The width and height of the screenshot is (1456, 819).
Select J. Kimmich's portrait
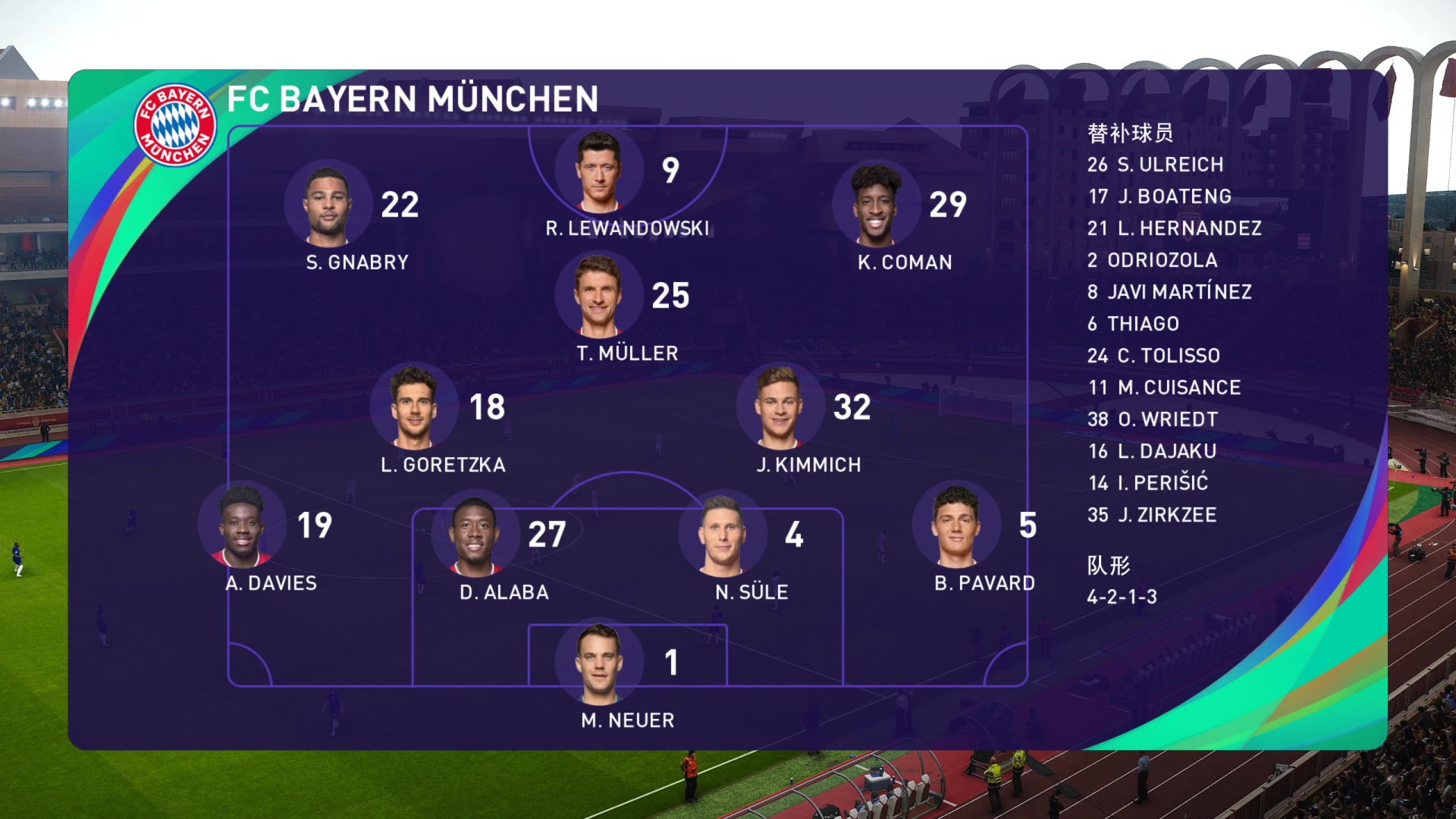pos(779,407)
